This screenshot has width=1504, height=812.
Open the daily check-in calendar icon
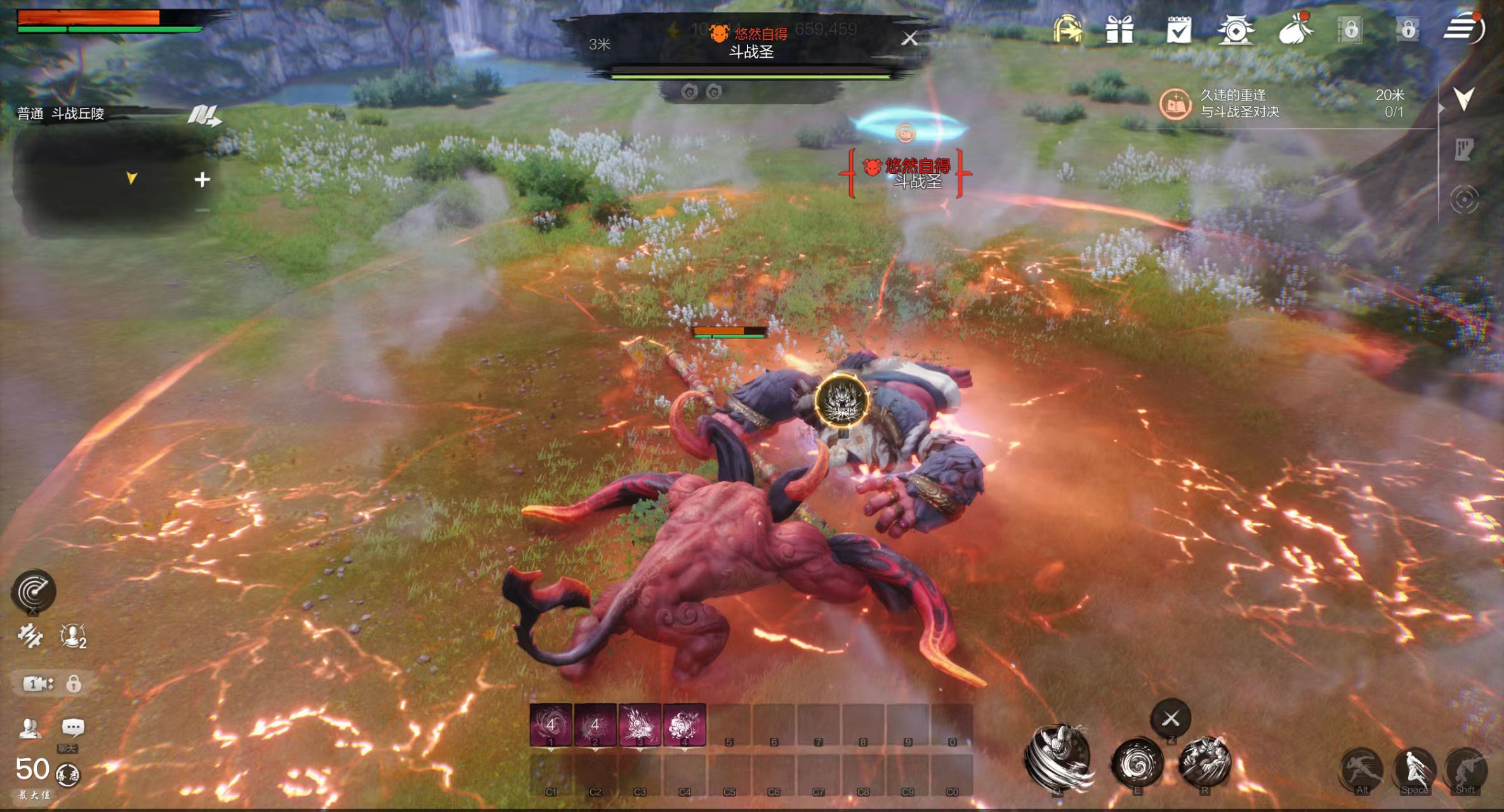coord(1178,29)
